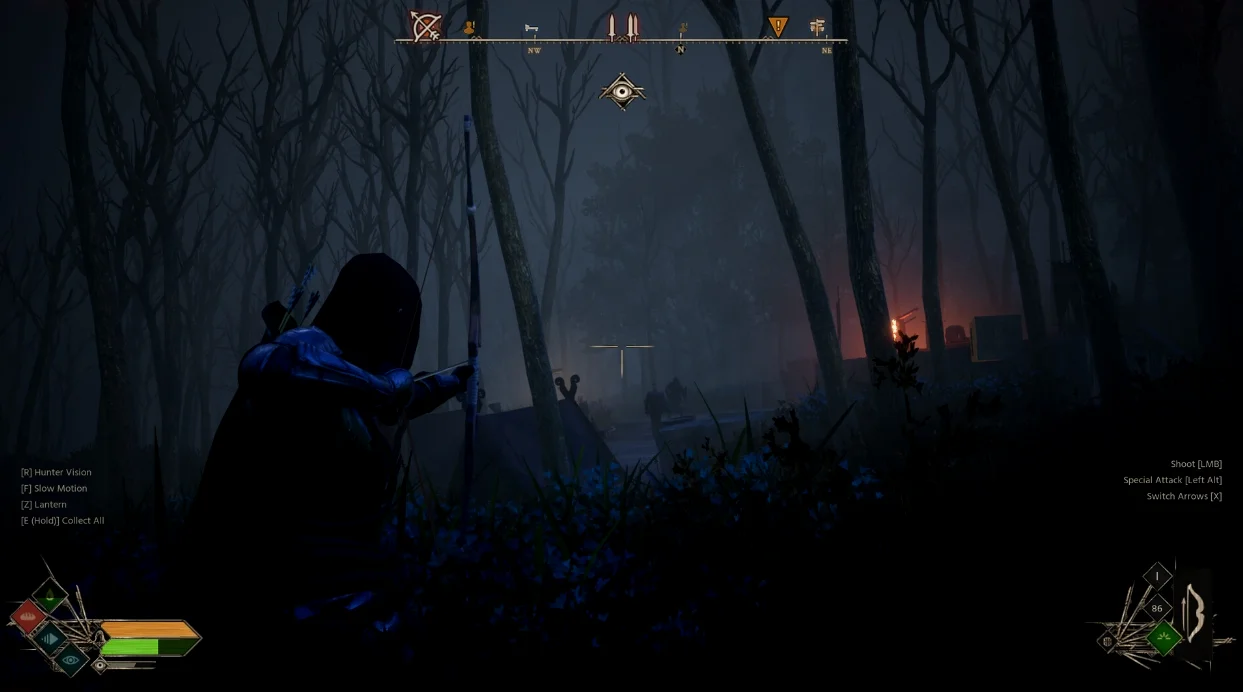Click the small shield icon beside the arrows
Screen dimensions: 1243x692
[1108, 640]
